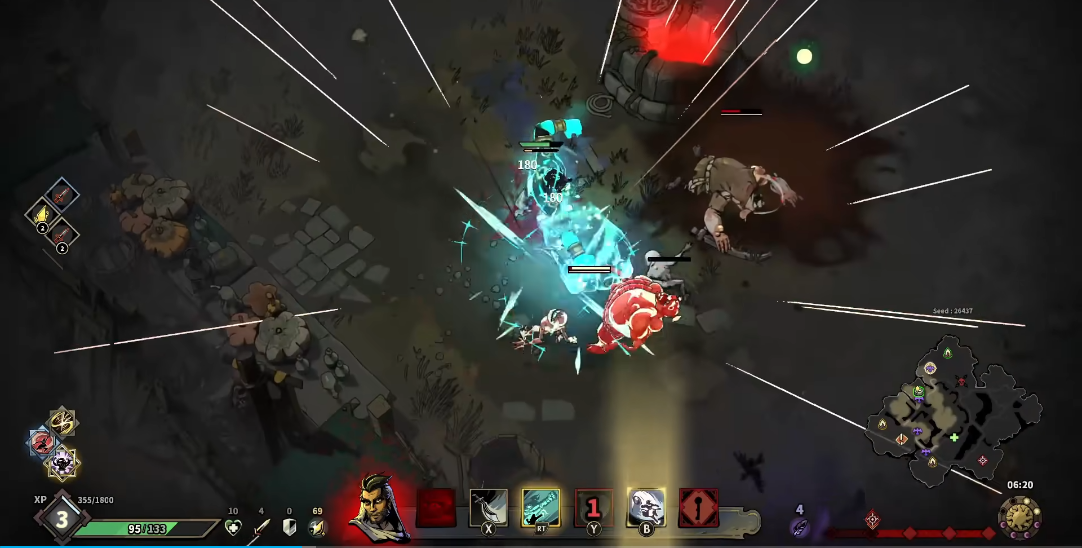
Task: Activate the sword slash ability
Action: point(489,508)
